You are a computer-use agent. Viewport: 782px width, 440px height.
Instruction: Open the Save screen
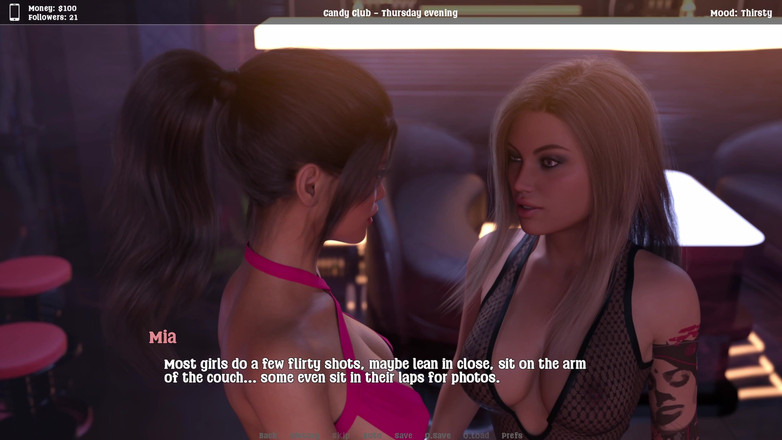tap(403, 436)
